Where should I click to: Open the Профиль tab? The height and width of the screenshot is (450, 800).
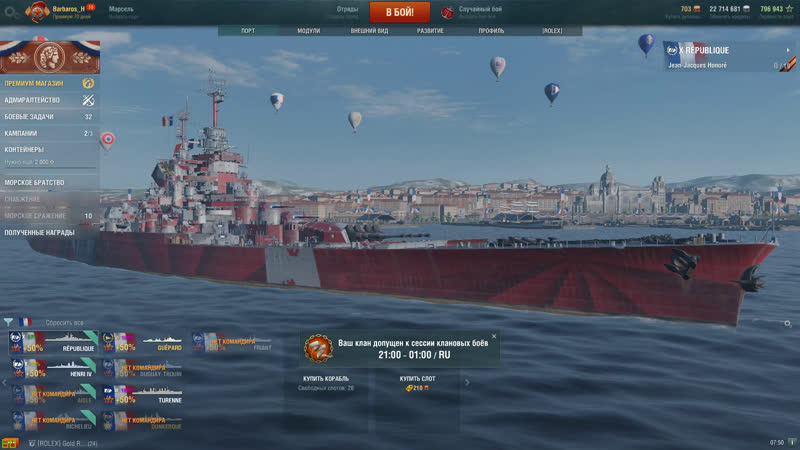coord(491,31)
